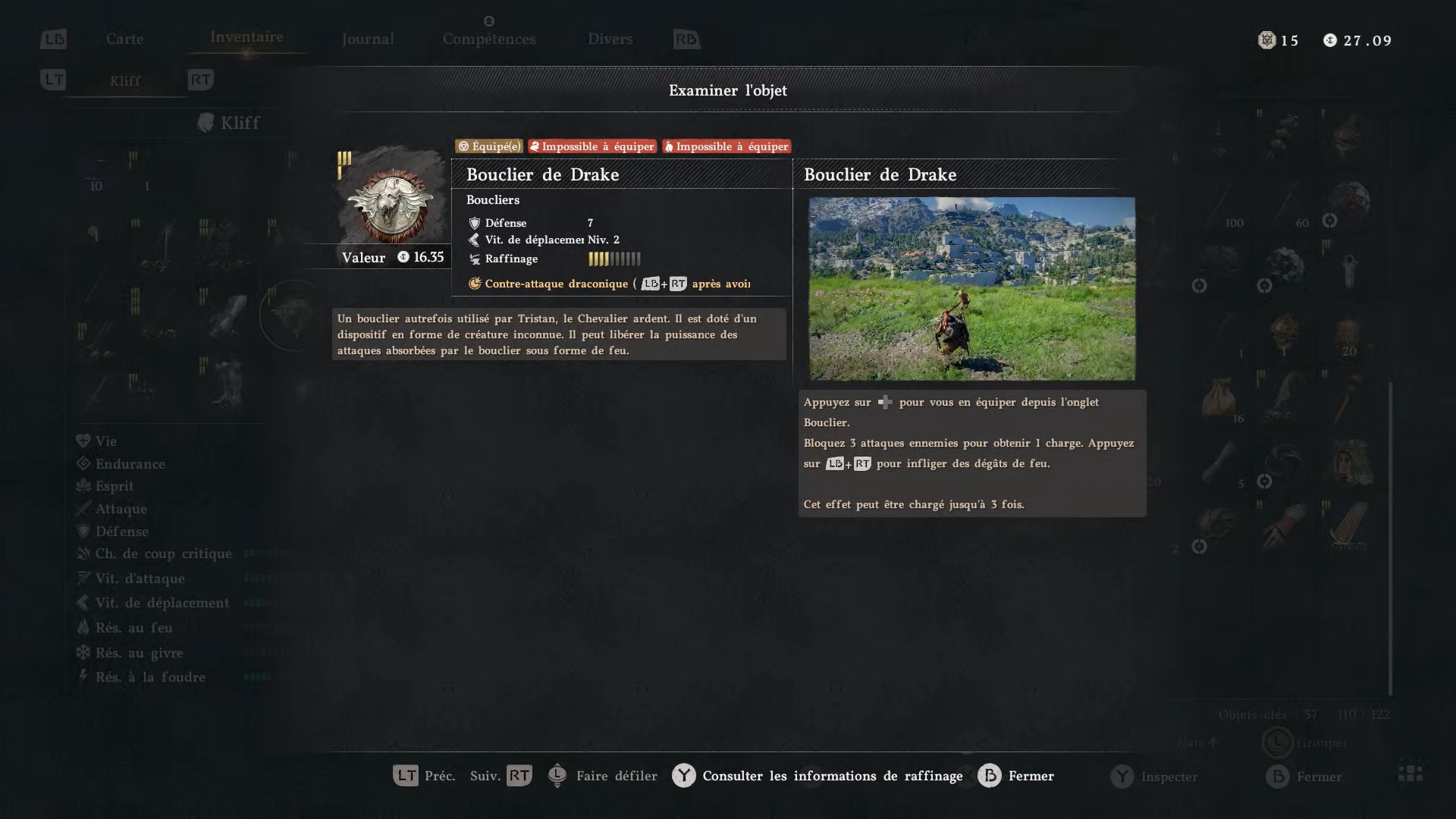Switch to the Carte tab
The width and height of the screenshot is (1456, 819).
click(x=124, y=39)
